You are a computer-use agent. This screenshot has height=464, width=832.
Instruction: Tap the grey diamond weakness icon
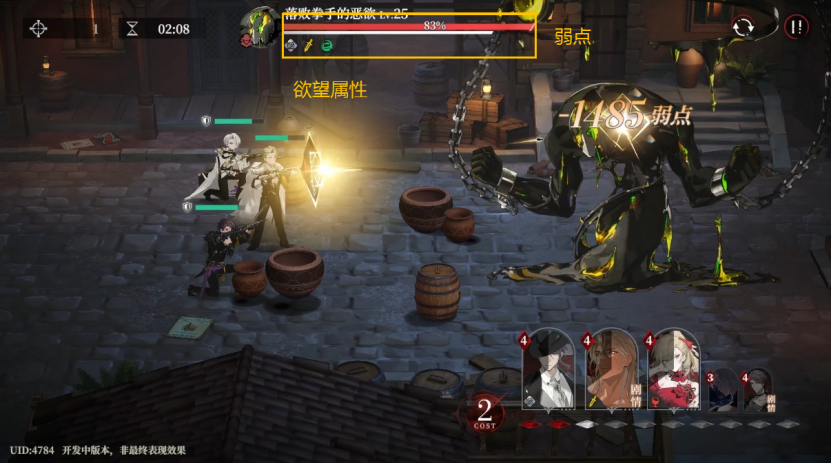292,45
